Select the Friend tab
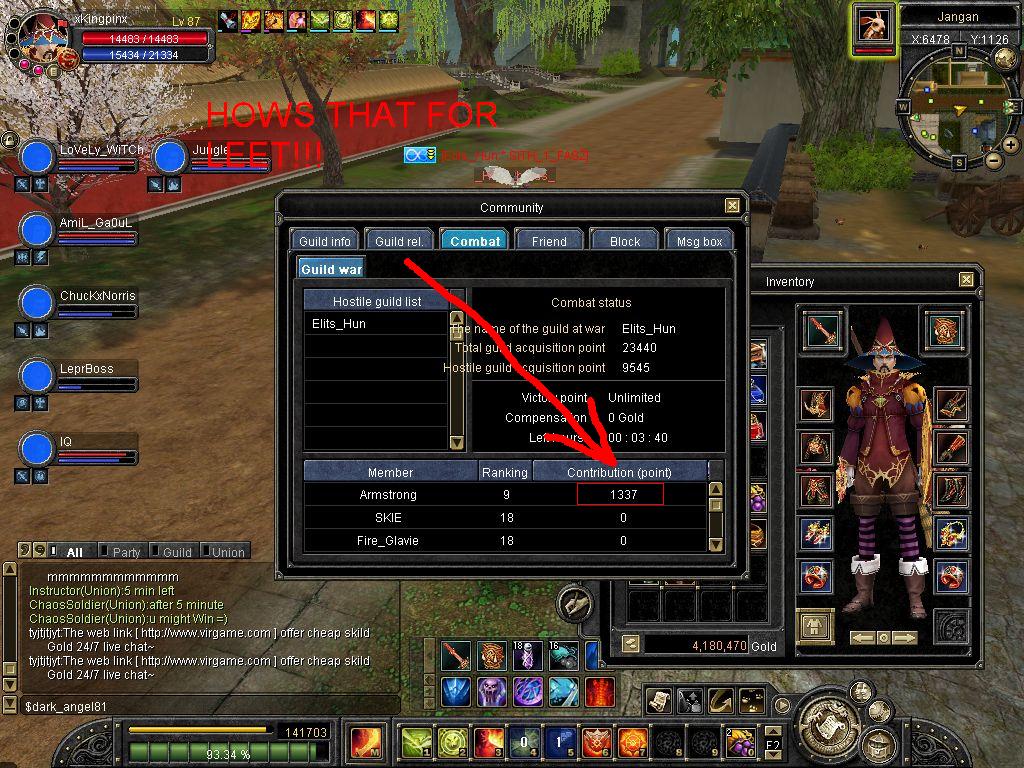The width and height of the screenshot is (1024, 768). click(549, 241)
